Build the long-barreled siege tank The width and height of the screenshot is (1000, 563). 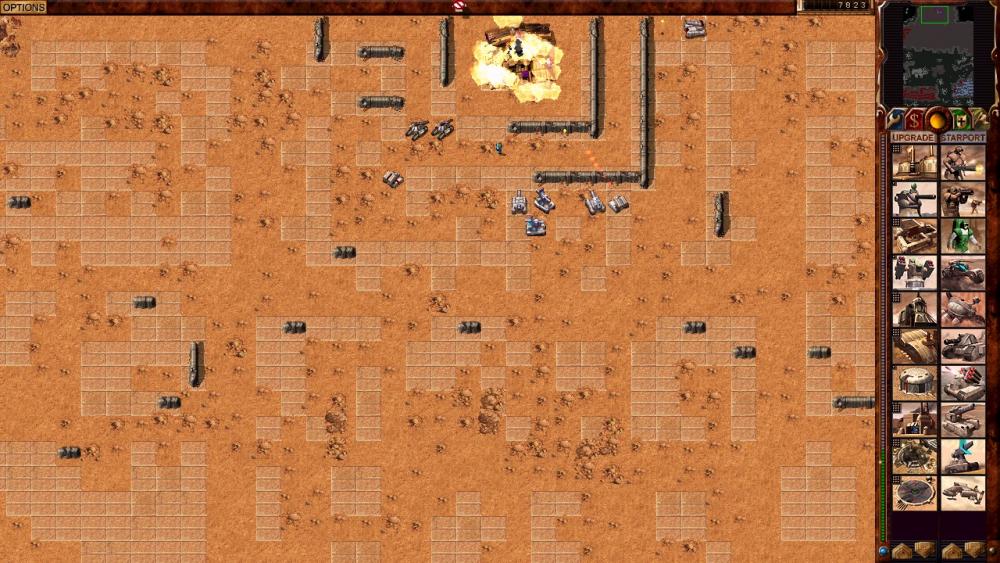[963, 420]
